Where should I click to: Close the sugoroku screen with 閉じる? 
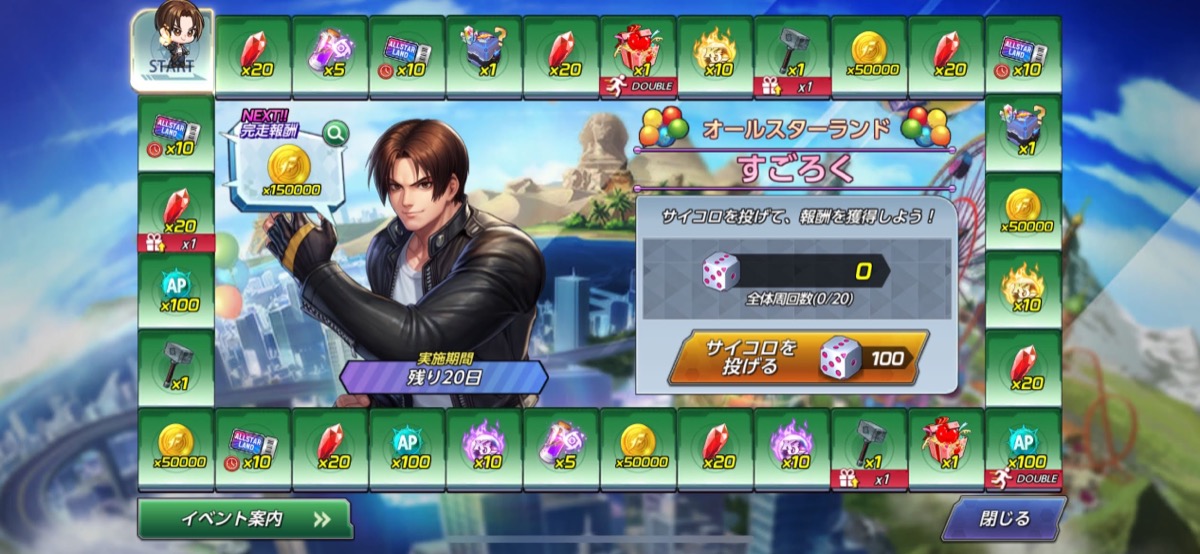1003,519
